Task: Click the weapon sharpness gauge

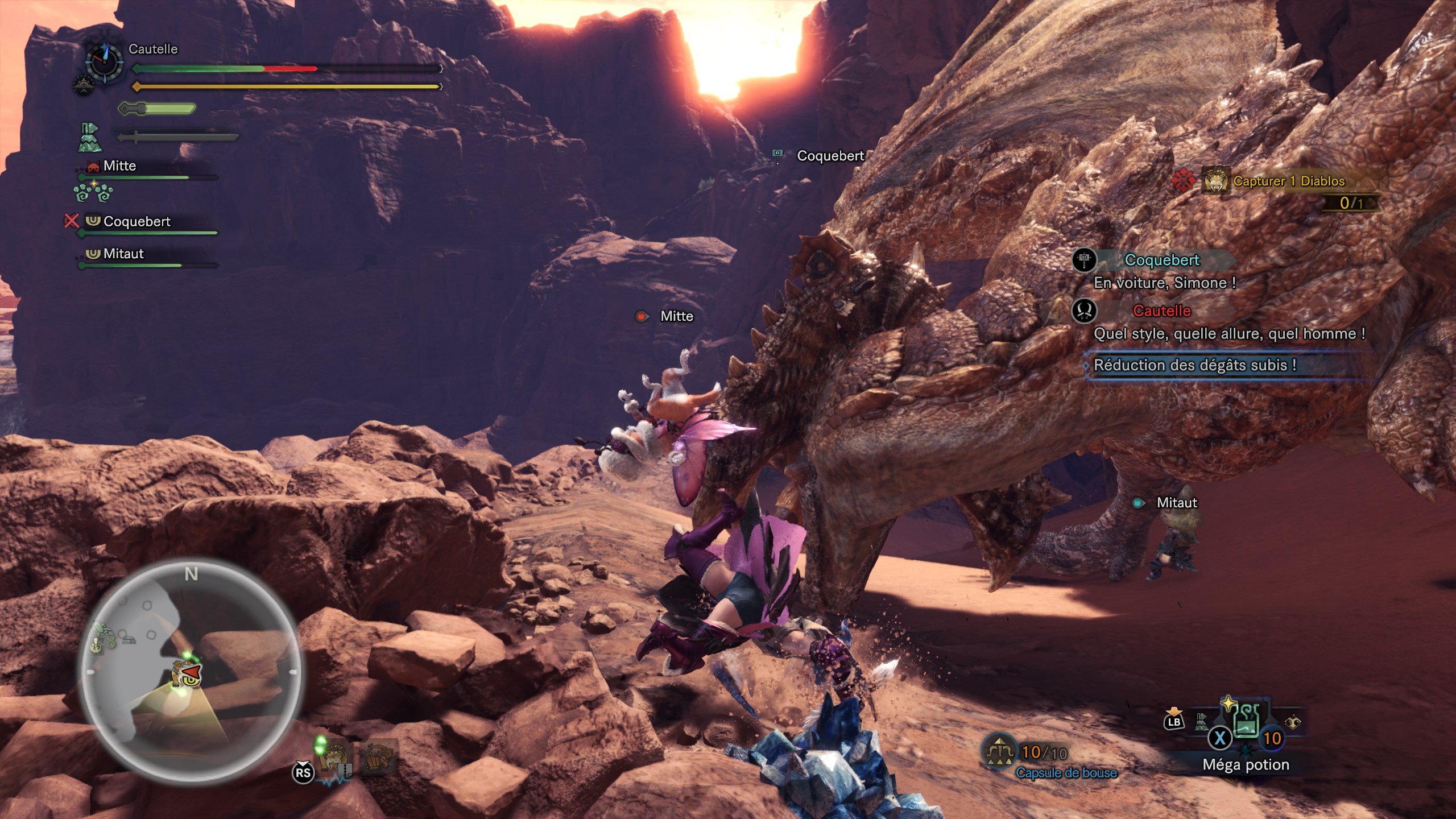Action: click(157, 108)
